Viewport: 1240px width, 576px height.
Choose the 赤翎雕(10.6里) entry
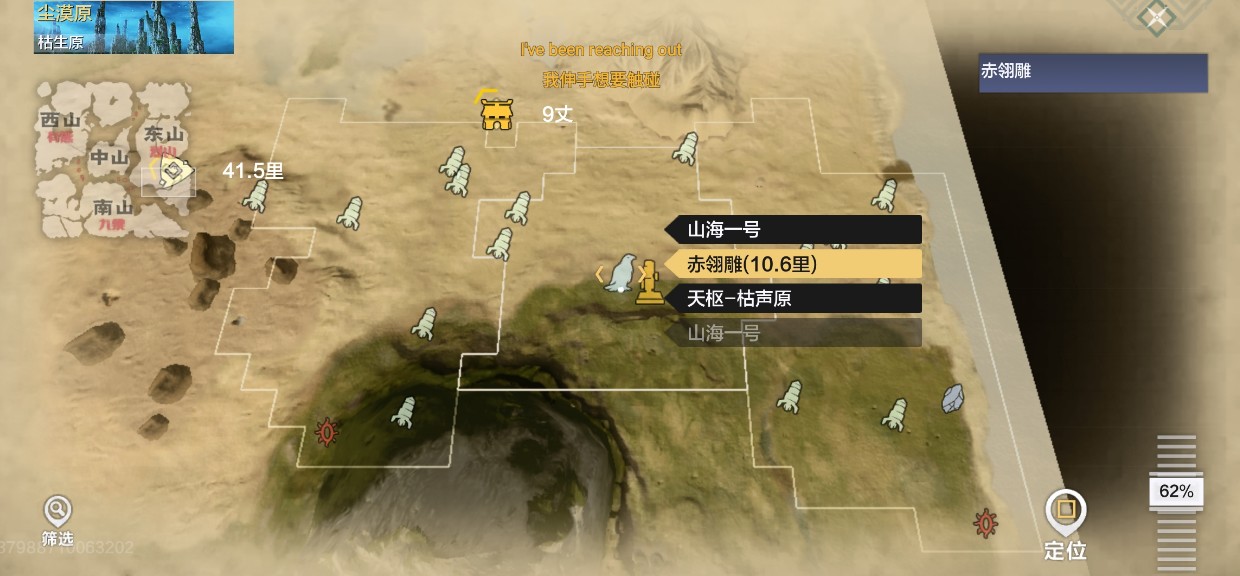click(x=793, y=264)
